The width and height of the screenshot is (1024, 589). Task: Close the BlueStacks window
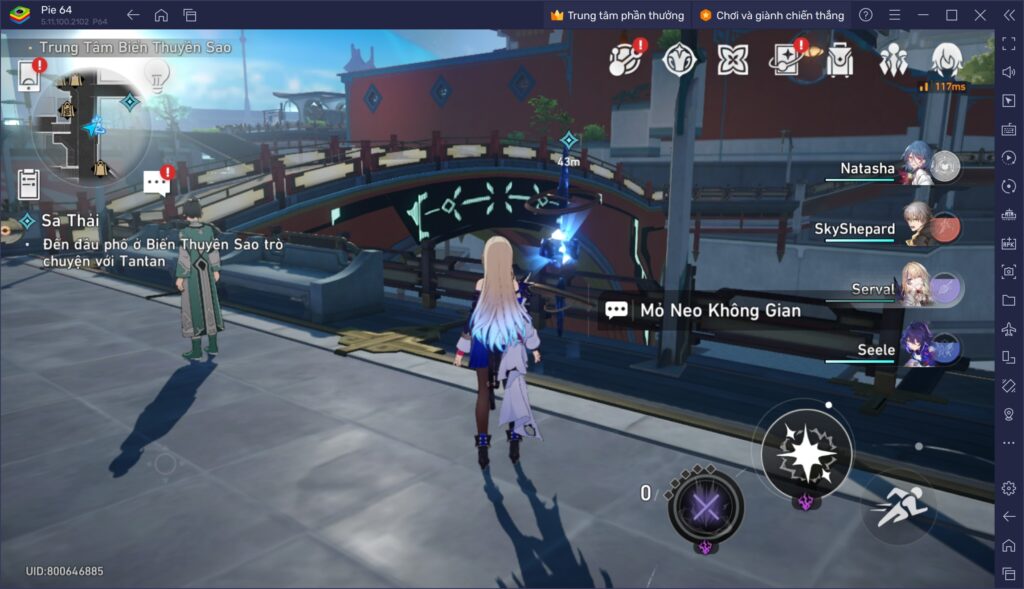point(980,15)
